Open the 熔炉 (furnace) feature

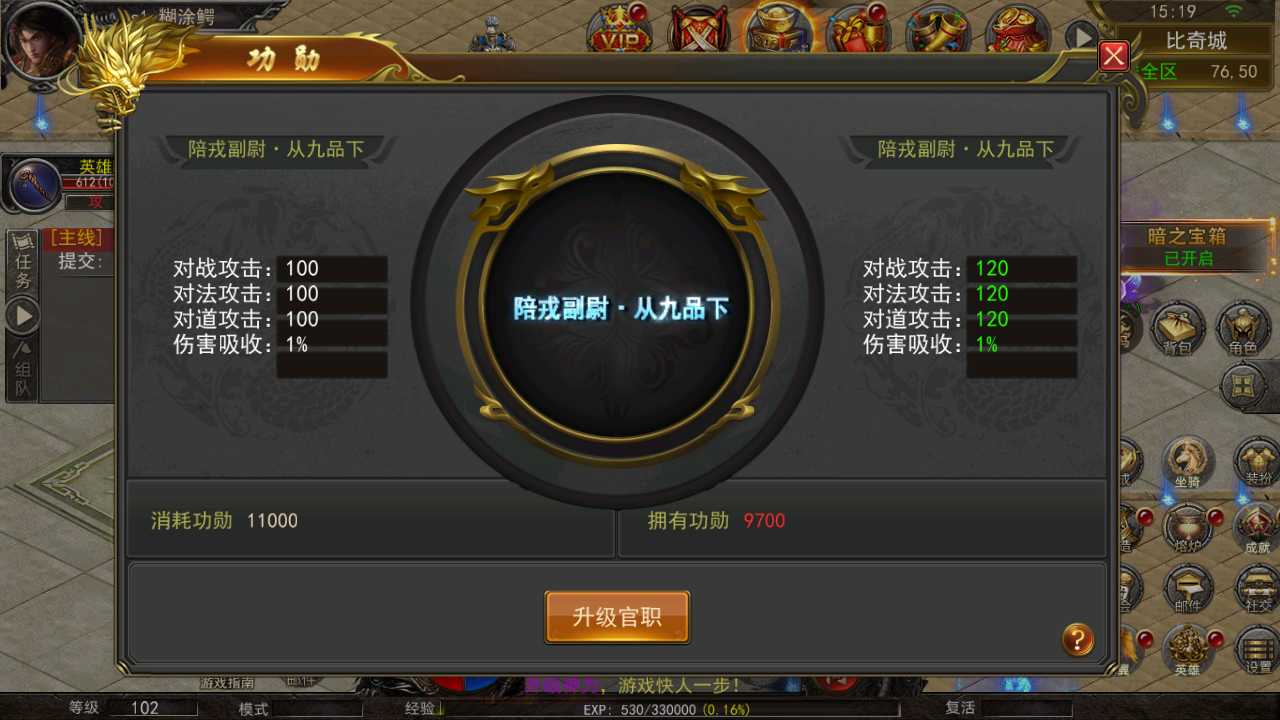[1189, 528]
